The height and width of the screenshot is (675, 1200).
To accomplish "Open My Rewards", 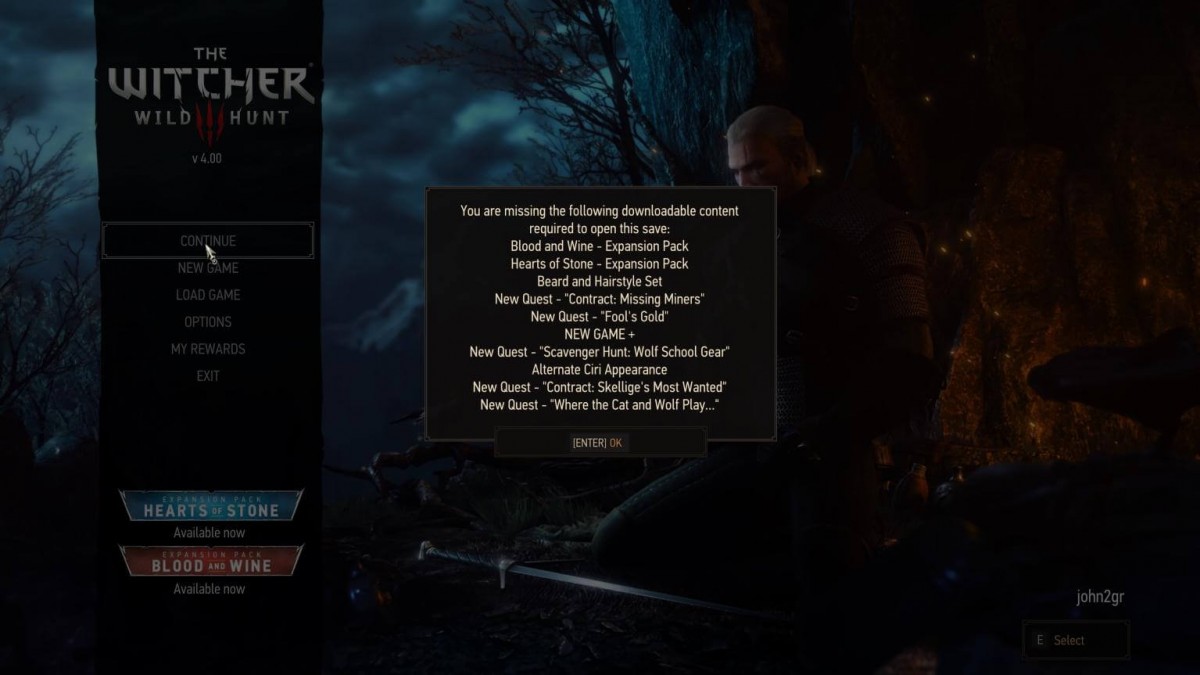I will pyautogui.click(x=208, y=349).
